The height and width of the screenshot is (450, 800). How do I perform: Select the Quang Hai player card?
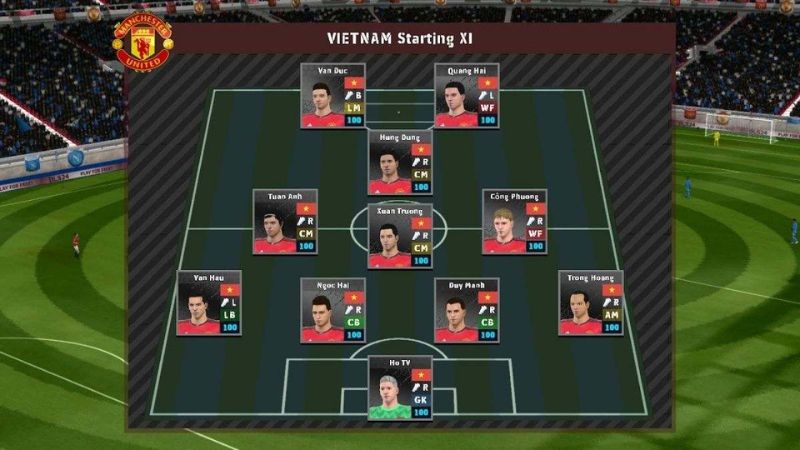[x=466, y=96]
